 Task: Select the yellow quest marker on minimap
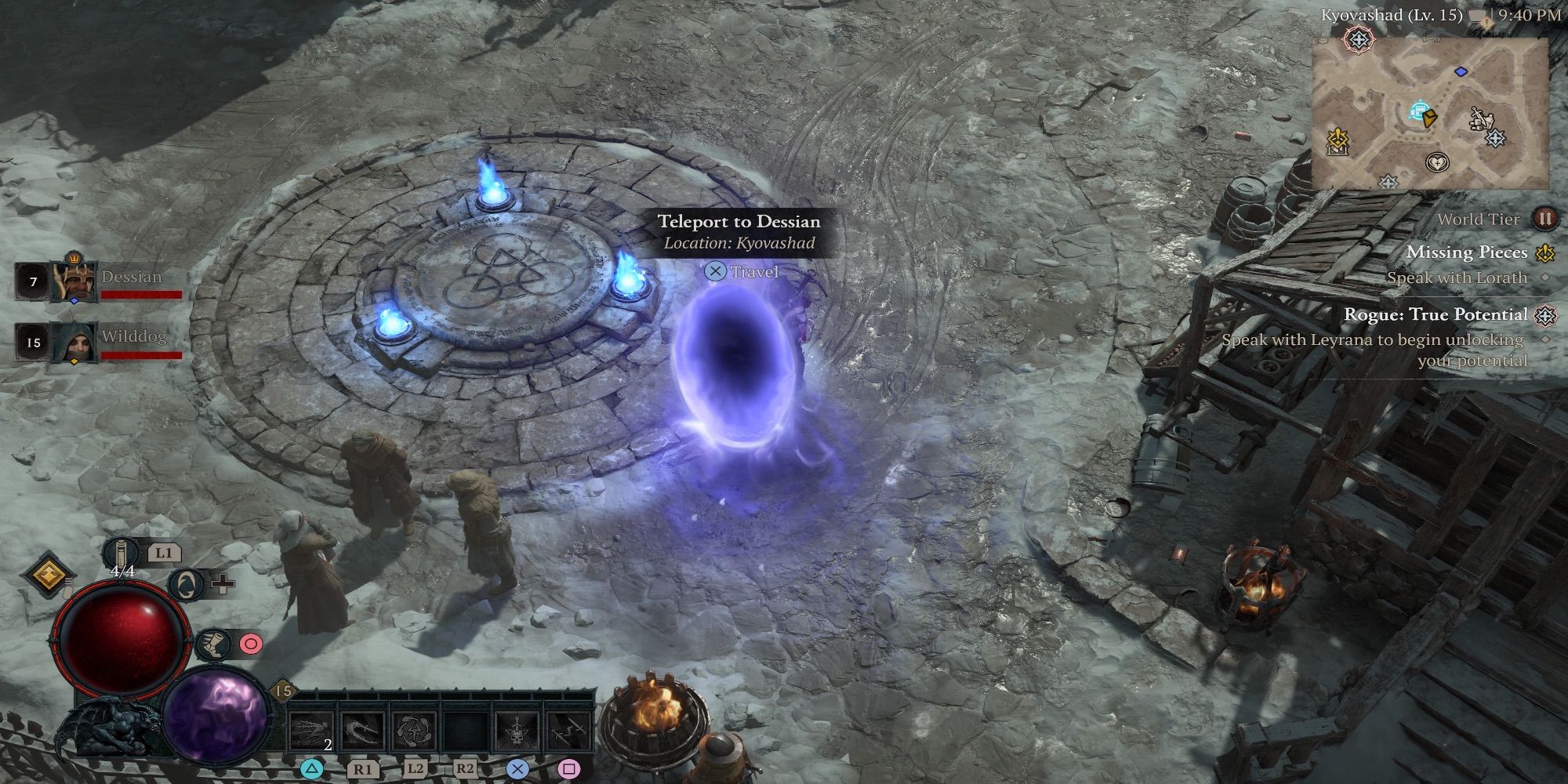point(1338,141)
